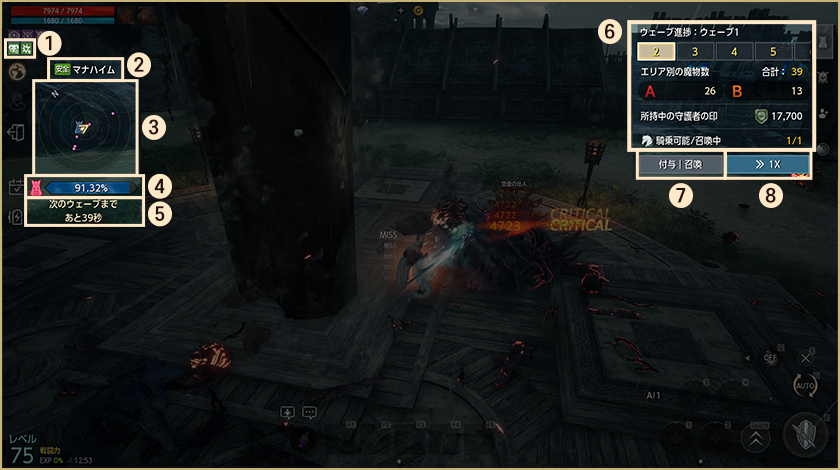Click the マナハイム location label
Image resolution: width=840 pixels, height=470 pixels.
tap(88, 69)
